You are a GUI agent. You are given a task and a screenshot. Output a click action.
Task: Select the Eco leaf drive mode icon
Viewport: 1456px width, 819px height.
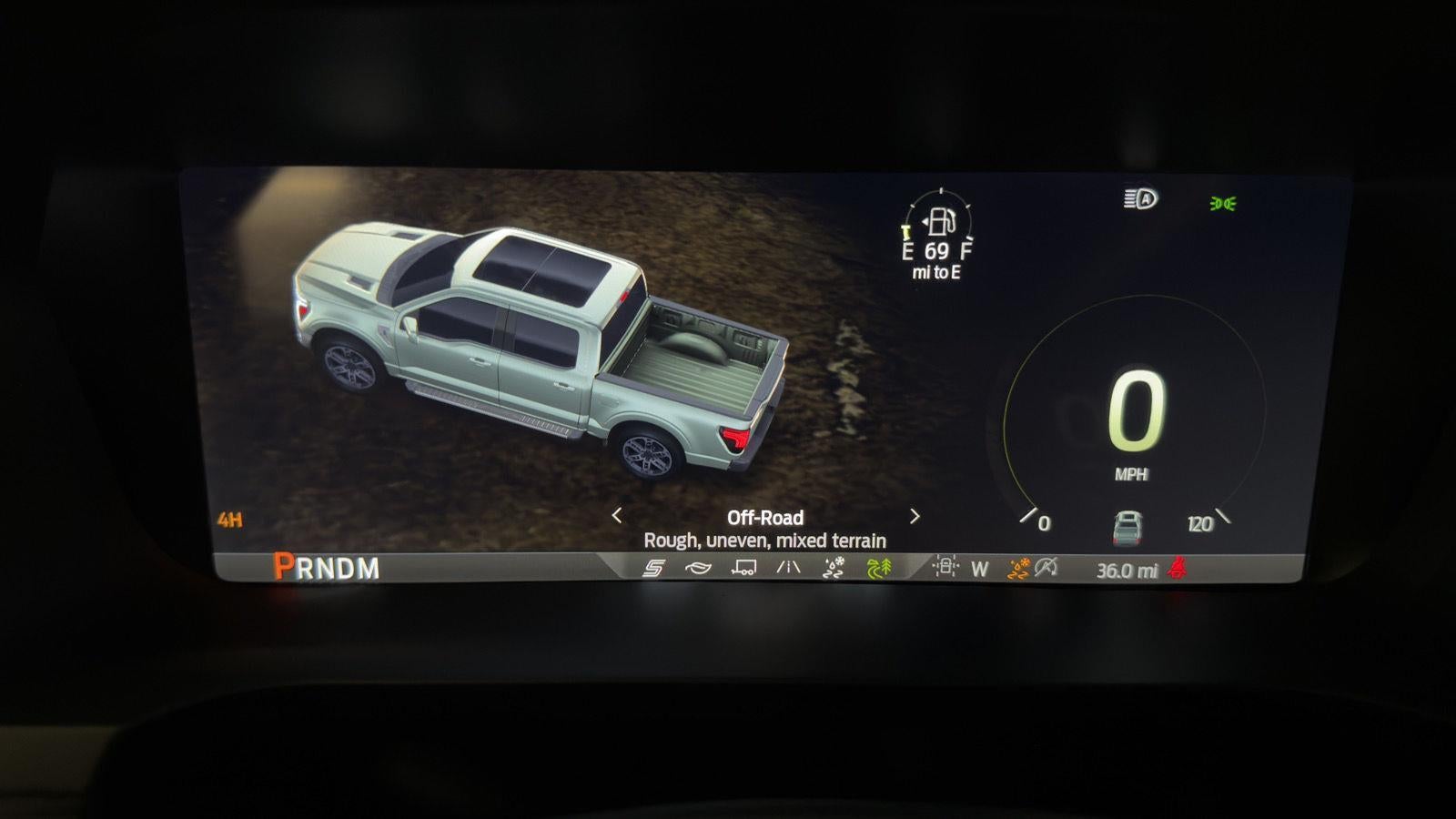[697, 569]
